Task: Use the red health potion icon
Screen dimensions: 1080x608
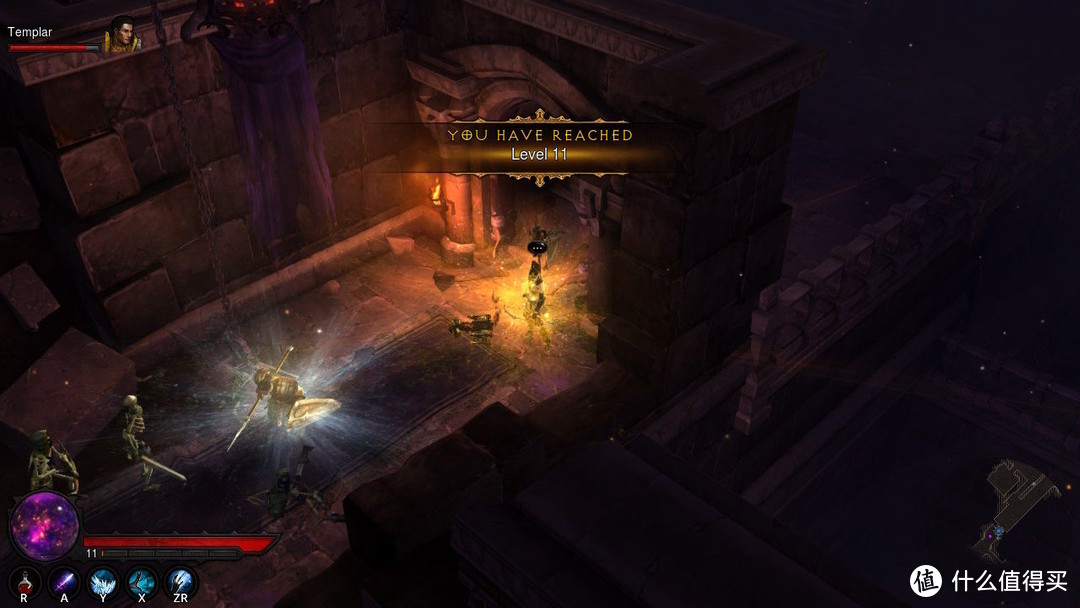Action: coord(25,581)
